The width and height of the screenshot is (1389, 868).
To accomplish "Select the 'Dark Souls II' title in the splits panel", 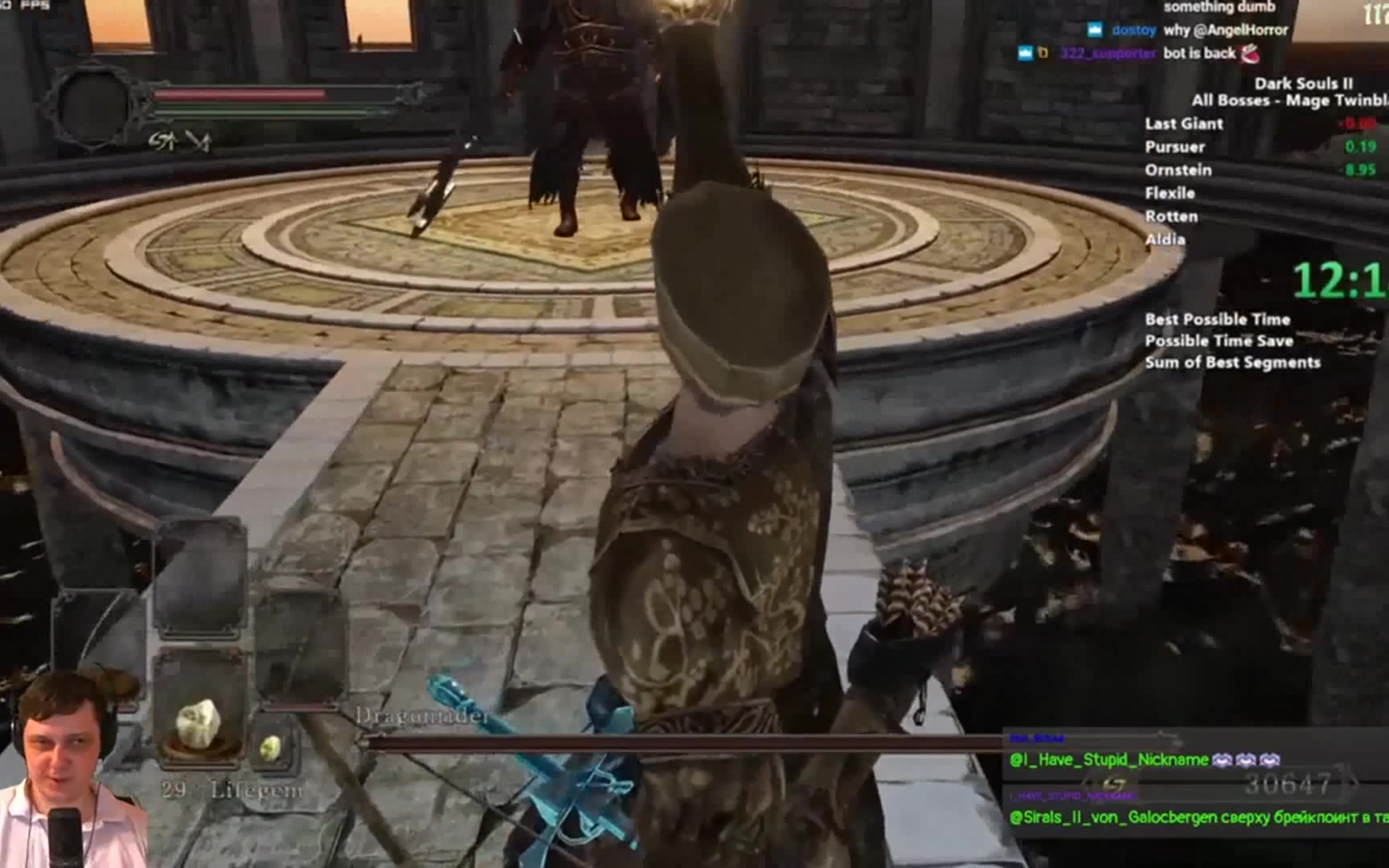I will pyautogui.click(x=1302, y=83).
